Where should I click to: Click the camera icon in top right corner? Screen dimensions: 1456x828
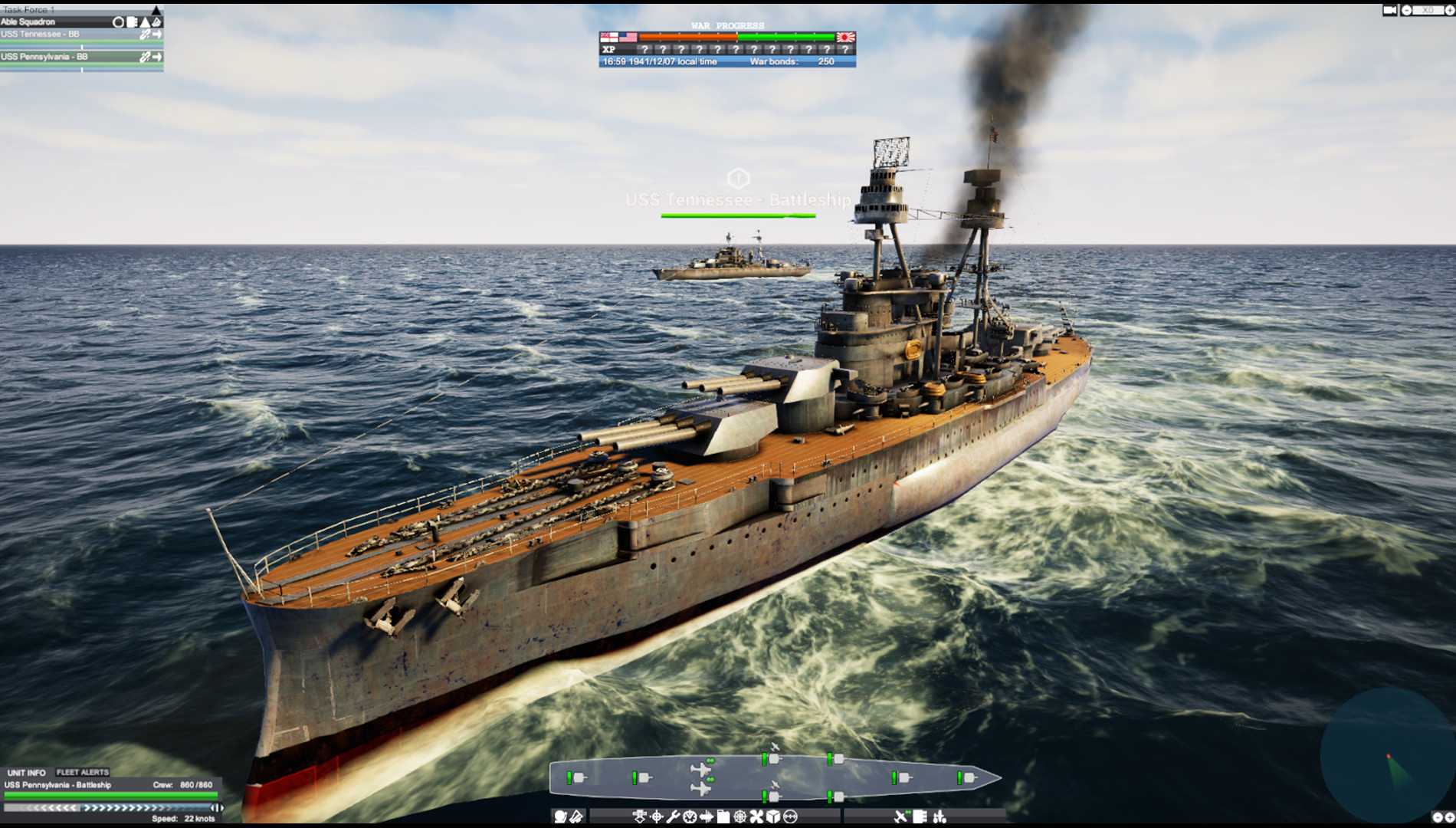pyautogui.click(x=1389, y=10)
